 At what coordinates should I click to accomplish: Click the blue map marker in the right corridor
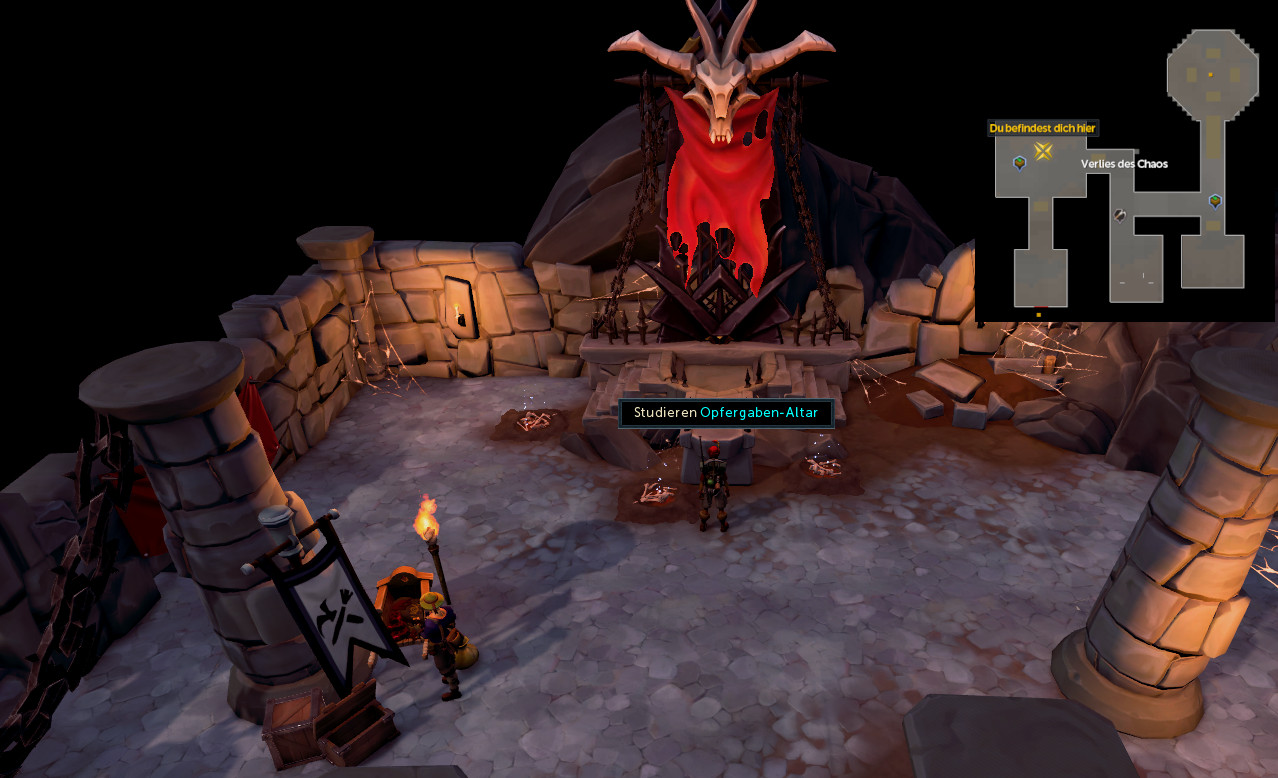[x=1215, y=201]
